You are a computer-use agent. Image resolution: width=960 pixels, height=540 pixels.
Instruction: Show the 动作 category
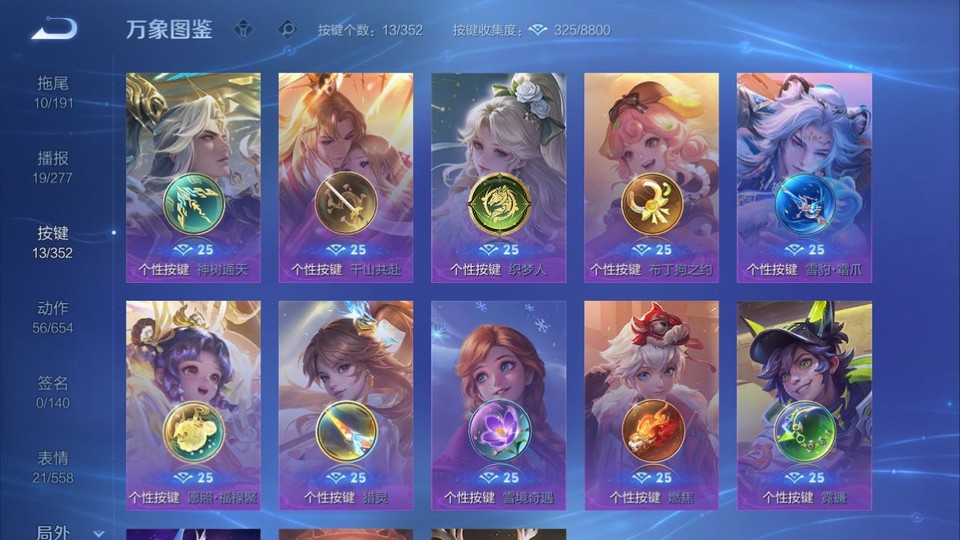pos(54,316)
